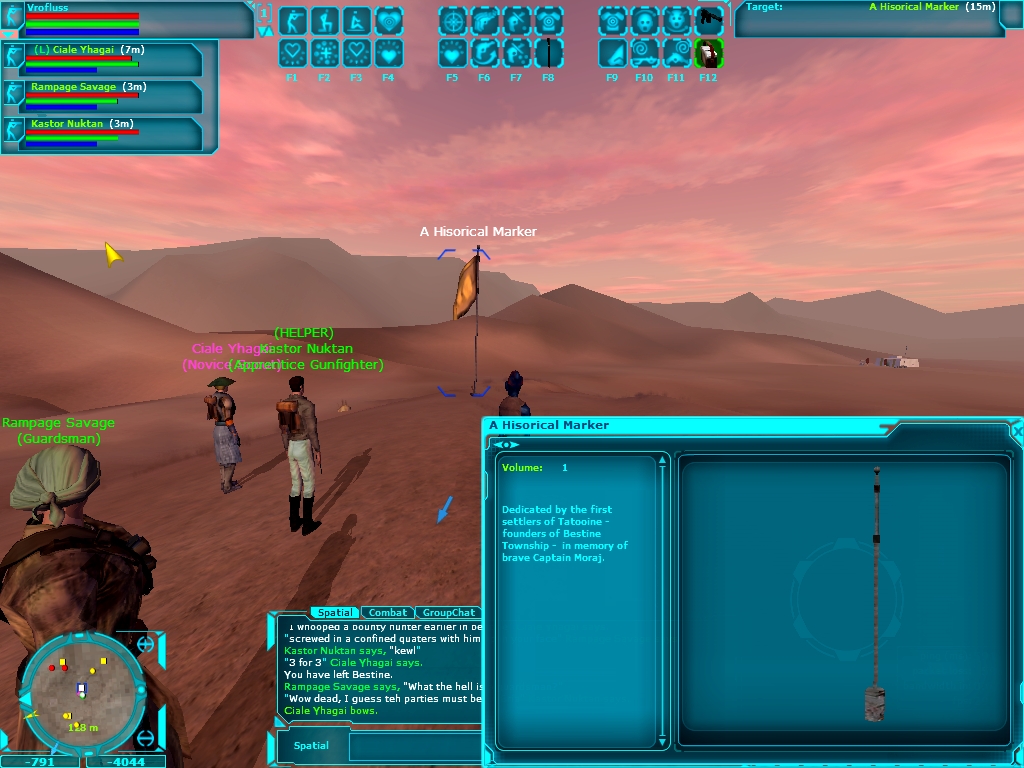The width and height of the screenshot is (1024, 768).
Task: Click the radar's lower zoom button
Action: tap(146, 739)
